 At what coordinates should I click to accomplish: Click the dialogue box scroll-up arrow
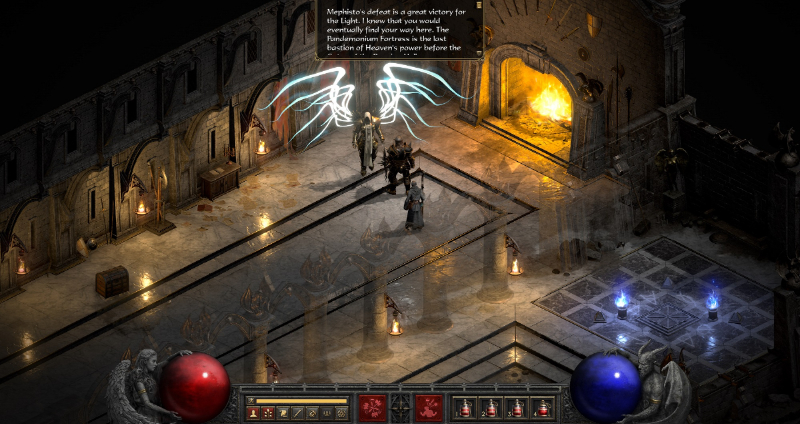pyautogui.click(x=479, y=7)
